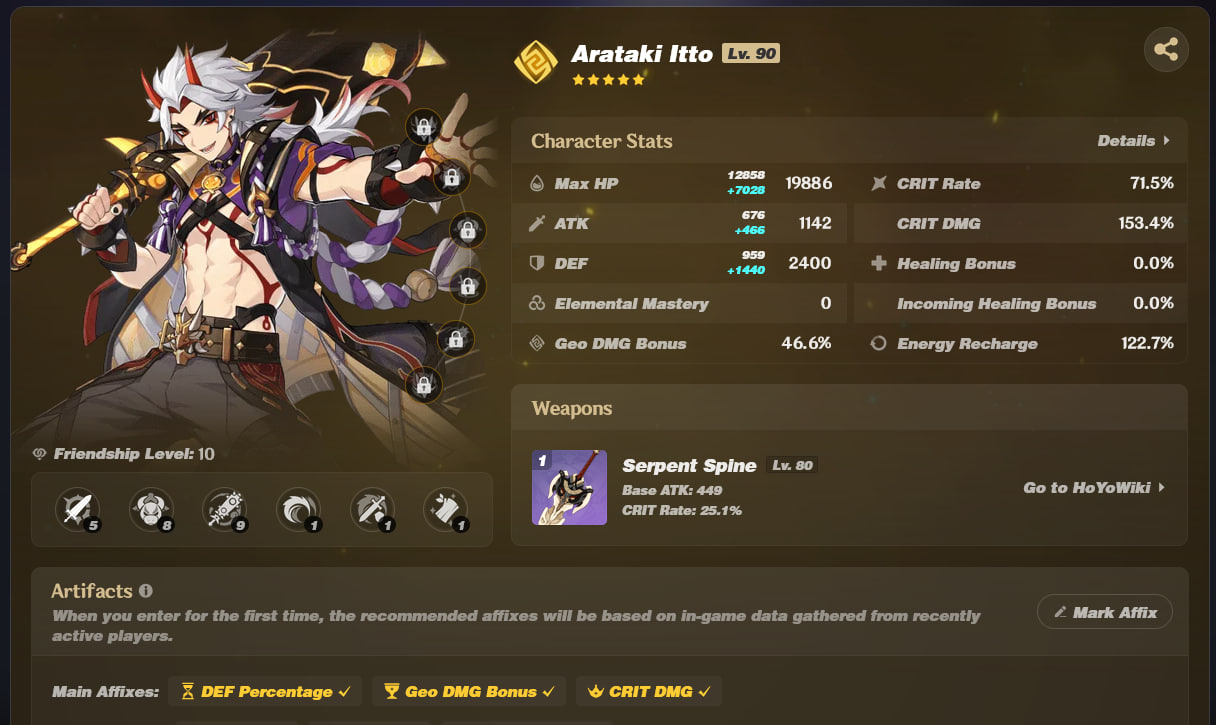
Task: Open the tree stump passive talent
Action: [445, 510]
